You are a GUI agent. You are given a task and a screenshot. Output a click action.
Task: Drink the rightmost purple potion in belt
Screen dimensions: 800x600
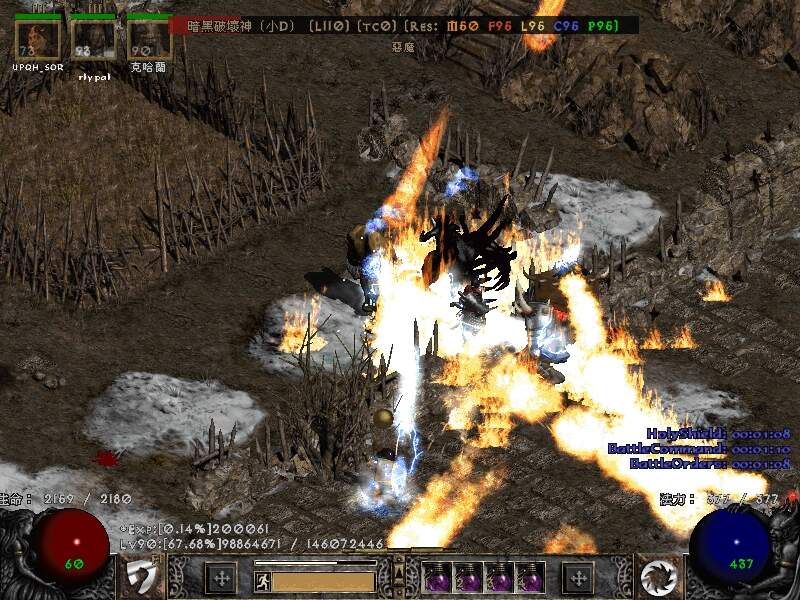[530, 578]
